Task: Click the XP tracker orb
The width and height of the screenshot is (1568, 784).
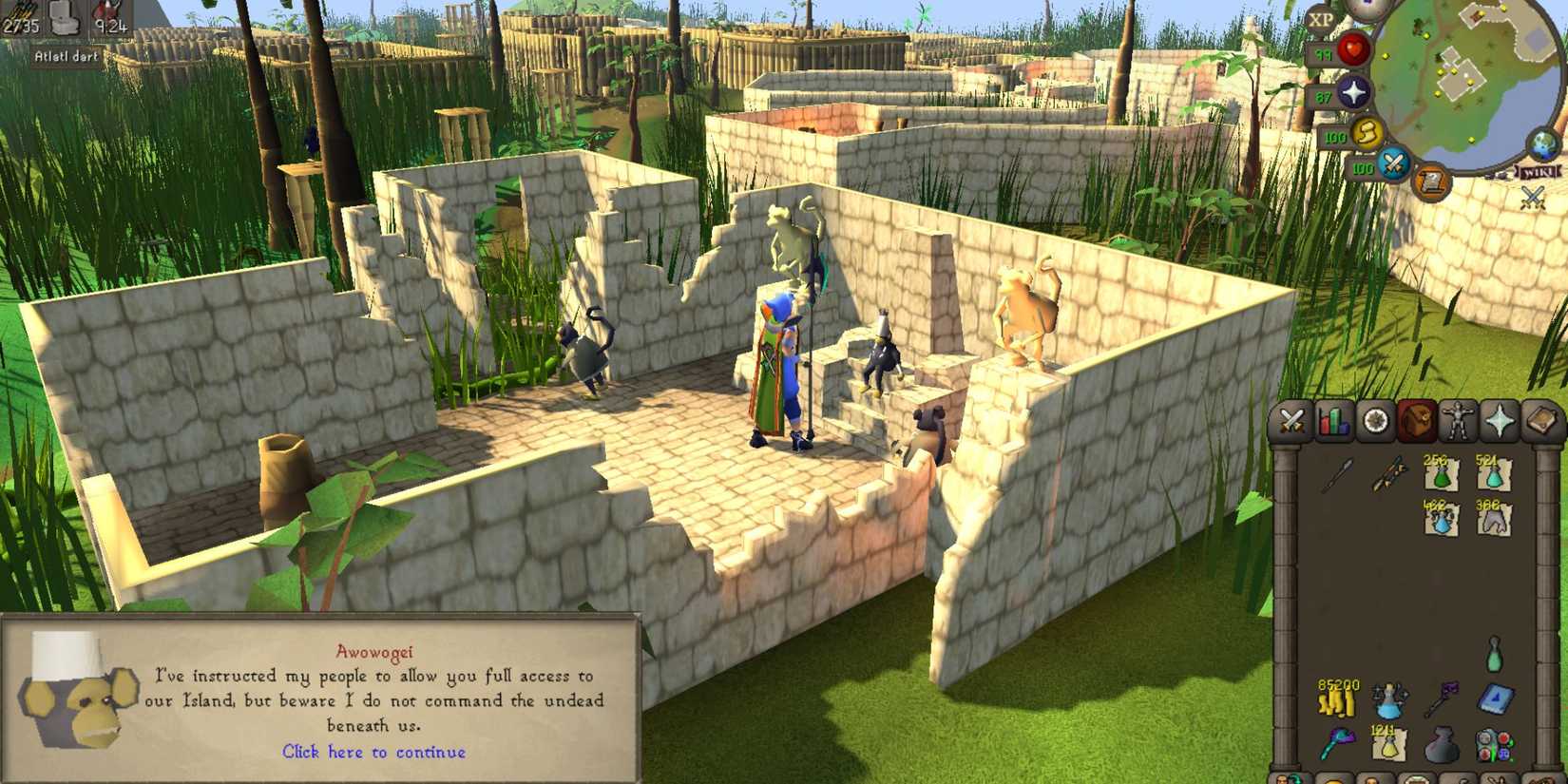Action: tap(1321, 19)
